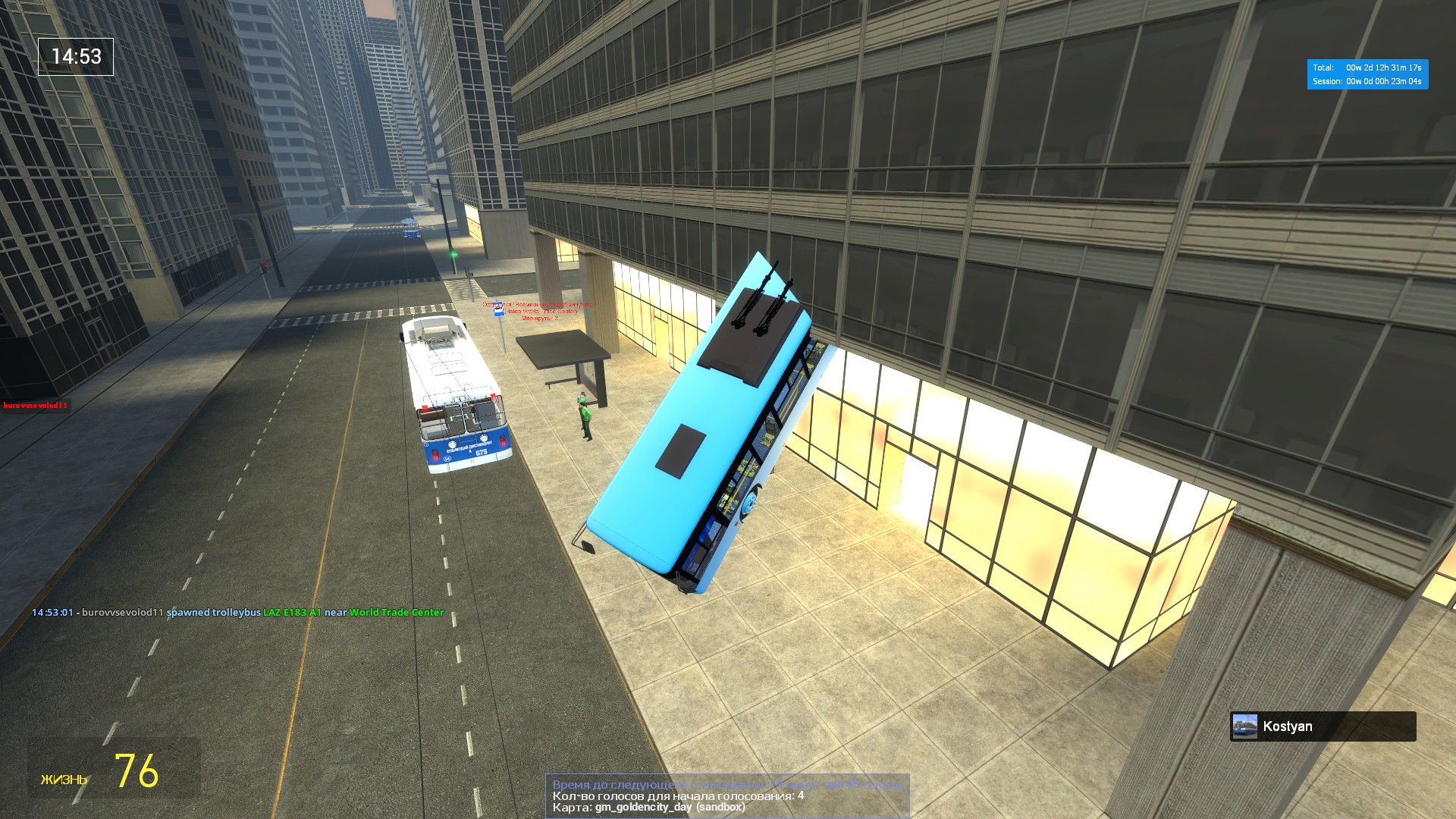Select the trolleybus spawn chat log message
Screen dimensions: 1456x819
click(237, 613)
